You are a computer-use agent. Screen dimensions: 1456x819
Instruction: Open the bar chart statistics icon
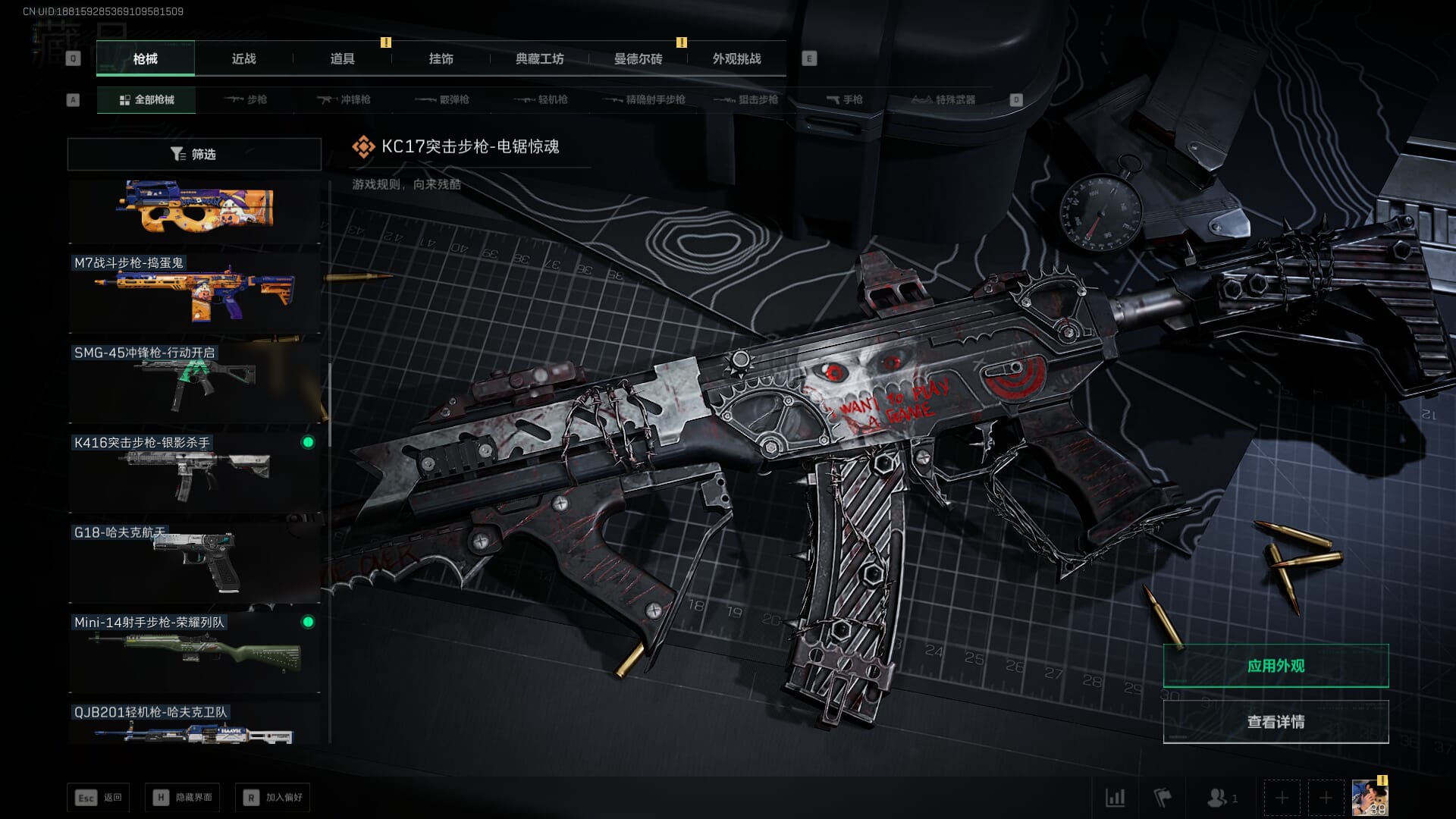coord(1115,798)
